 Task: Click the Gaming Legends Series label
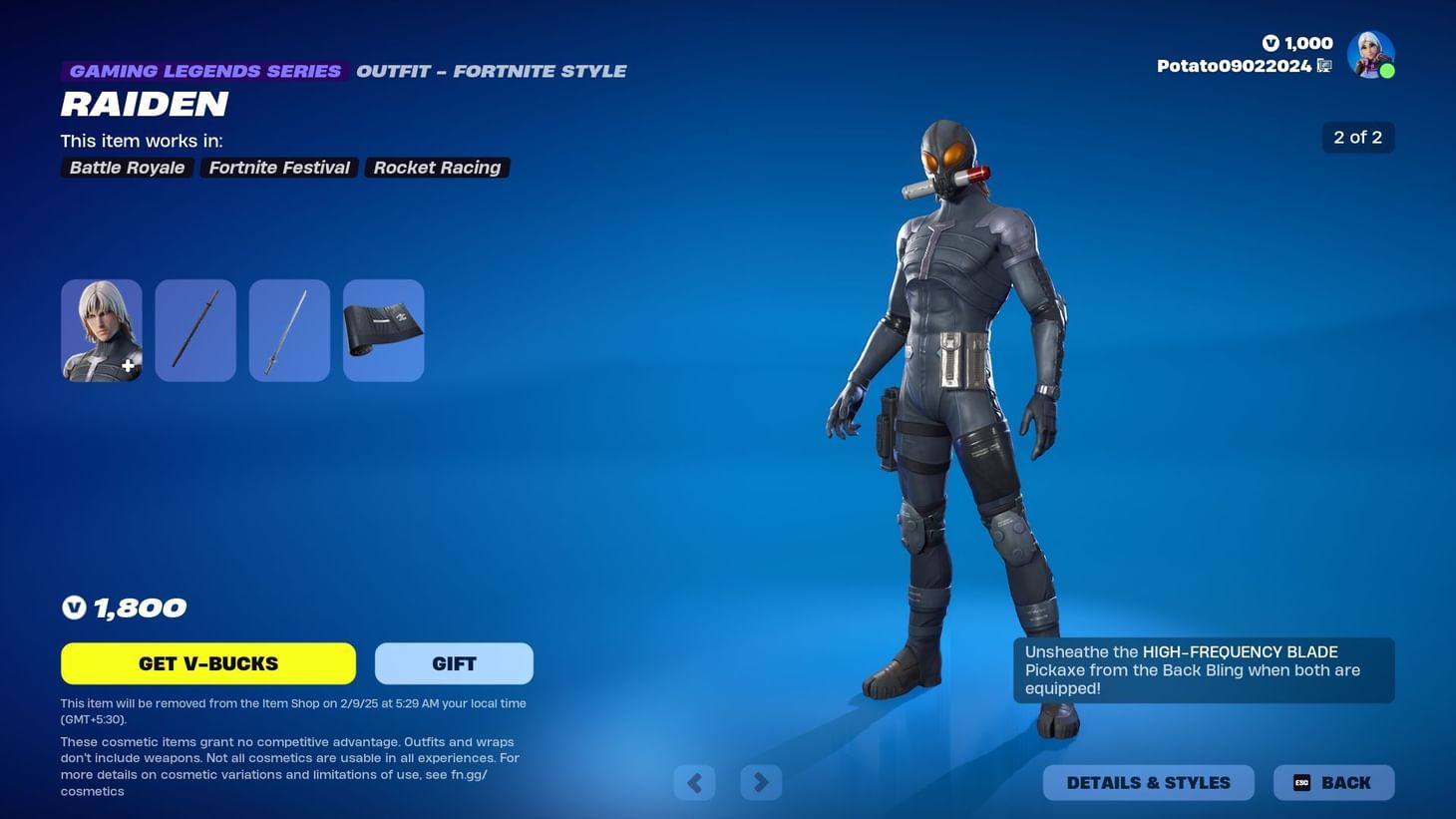[x=204, y=71]
